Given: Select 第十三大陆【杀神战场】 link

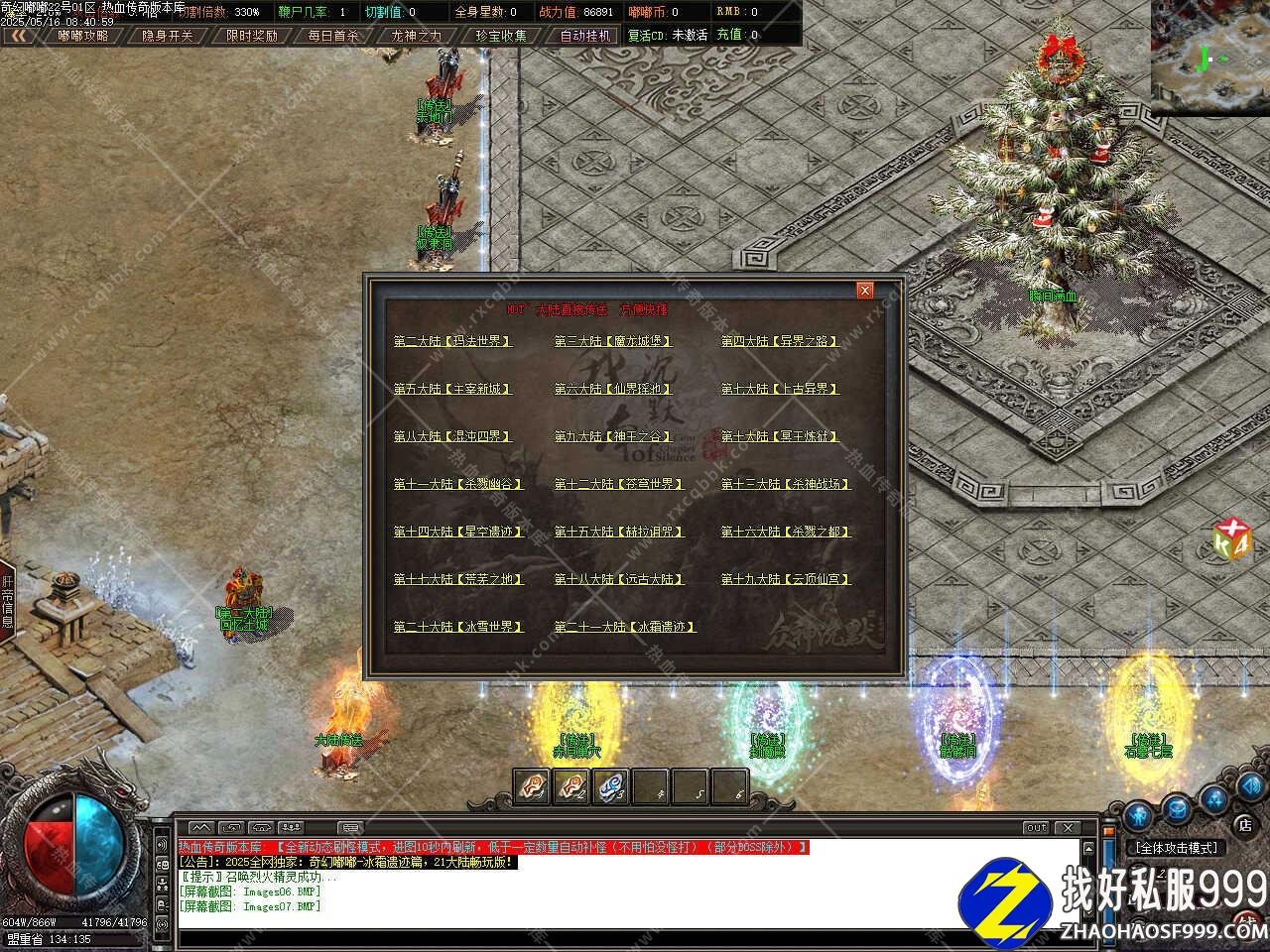Looking at the screenshot, I should (x=786, y=484).
